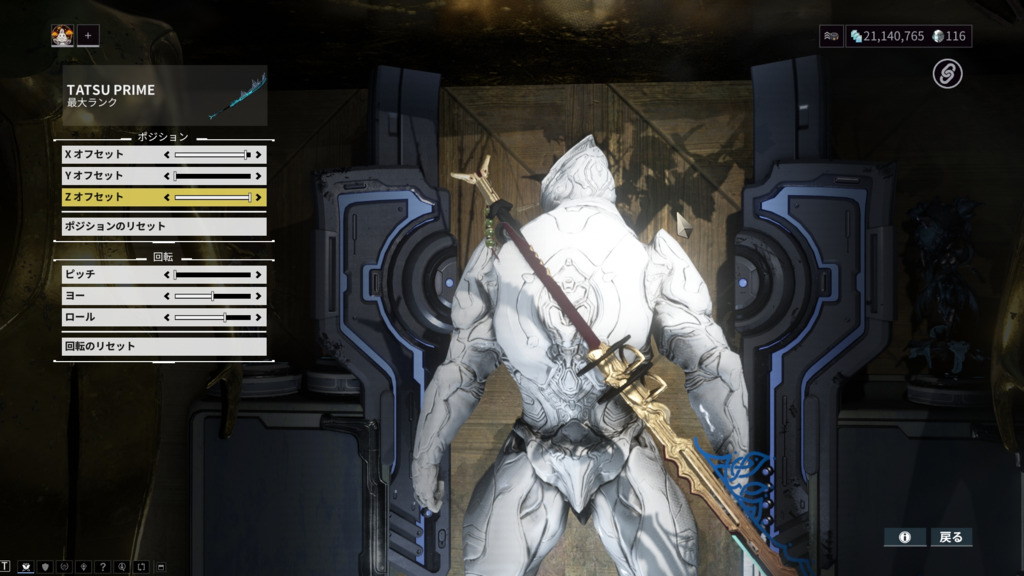Reset position with ポジションのリセット
This screenshot has width=1024, height=576.
click(x=160, y=226)
